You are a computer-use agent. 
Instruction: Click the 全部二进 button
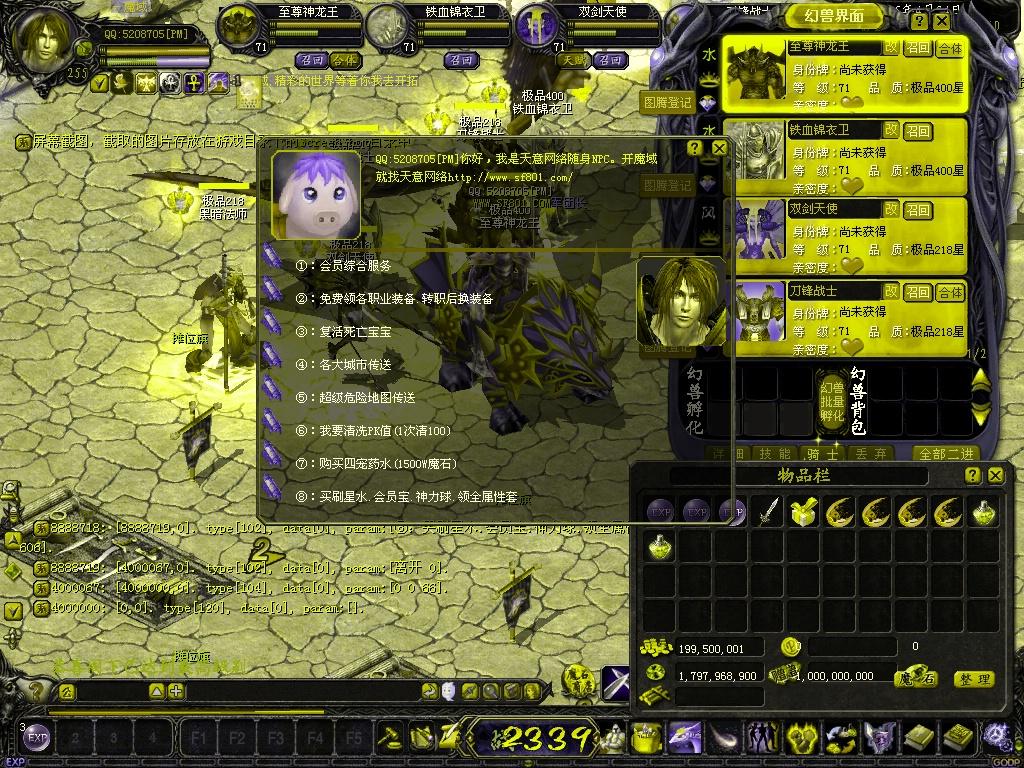click(946, 453)
